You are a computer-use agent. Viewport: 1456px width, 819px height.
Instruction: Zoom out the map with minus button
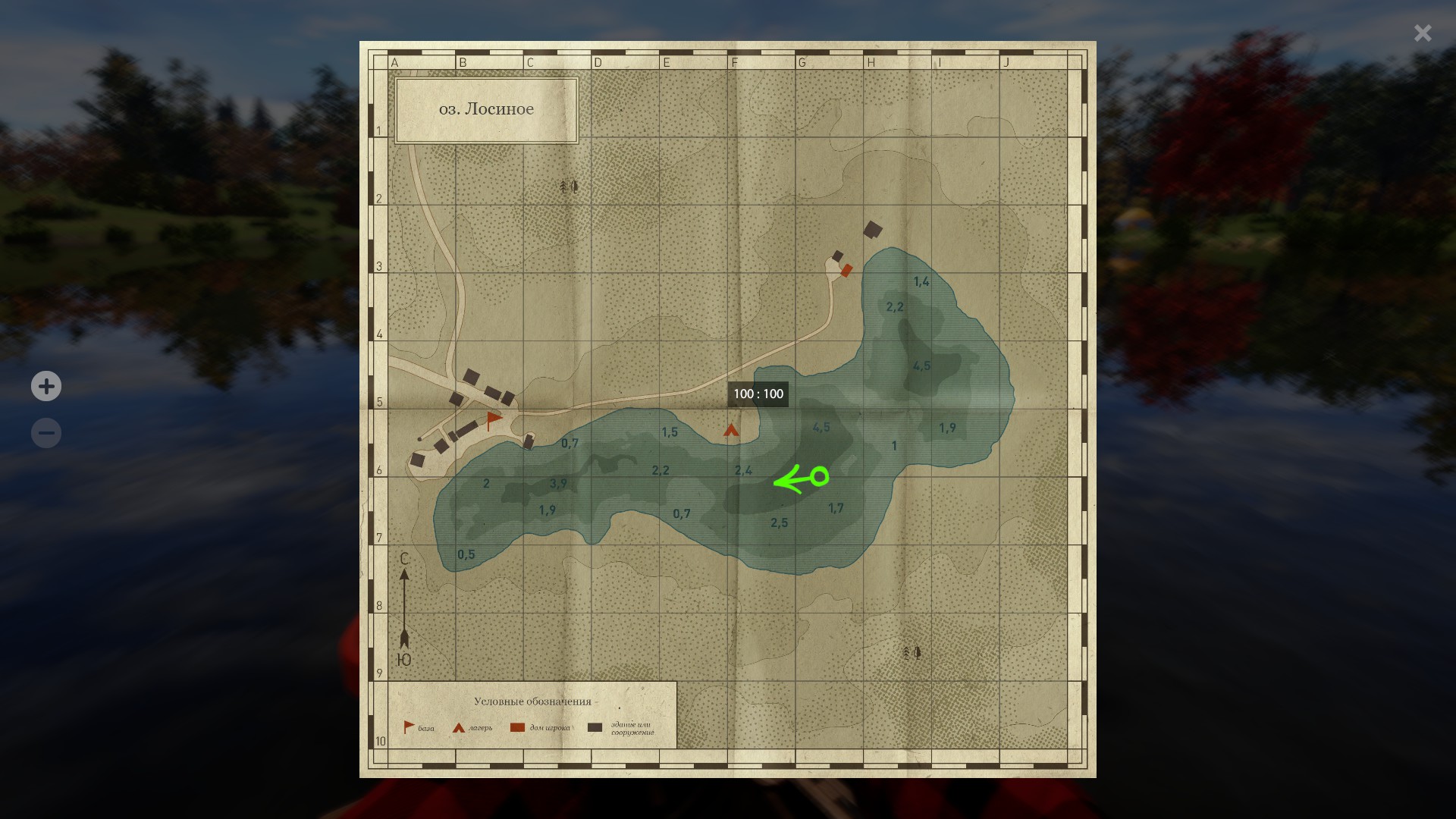[x=46, y=433]
